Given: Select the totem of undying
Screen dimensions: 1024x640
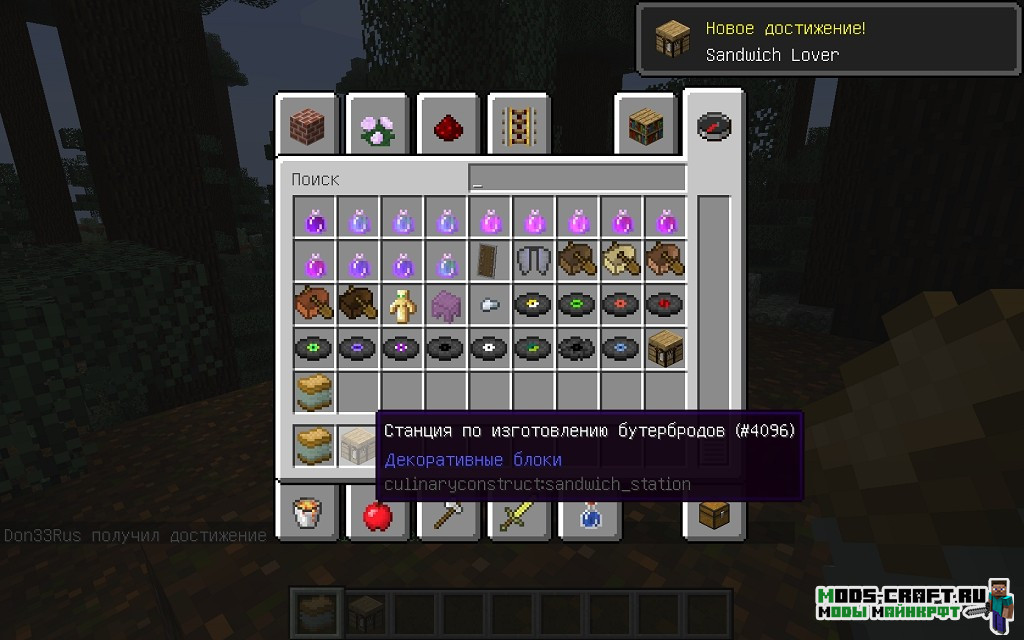Looking at the screenshot, I should click(402, 304).
